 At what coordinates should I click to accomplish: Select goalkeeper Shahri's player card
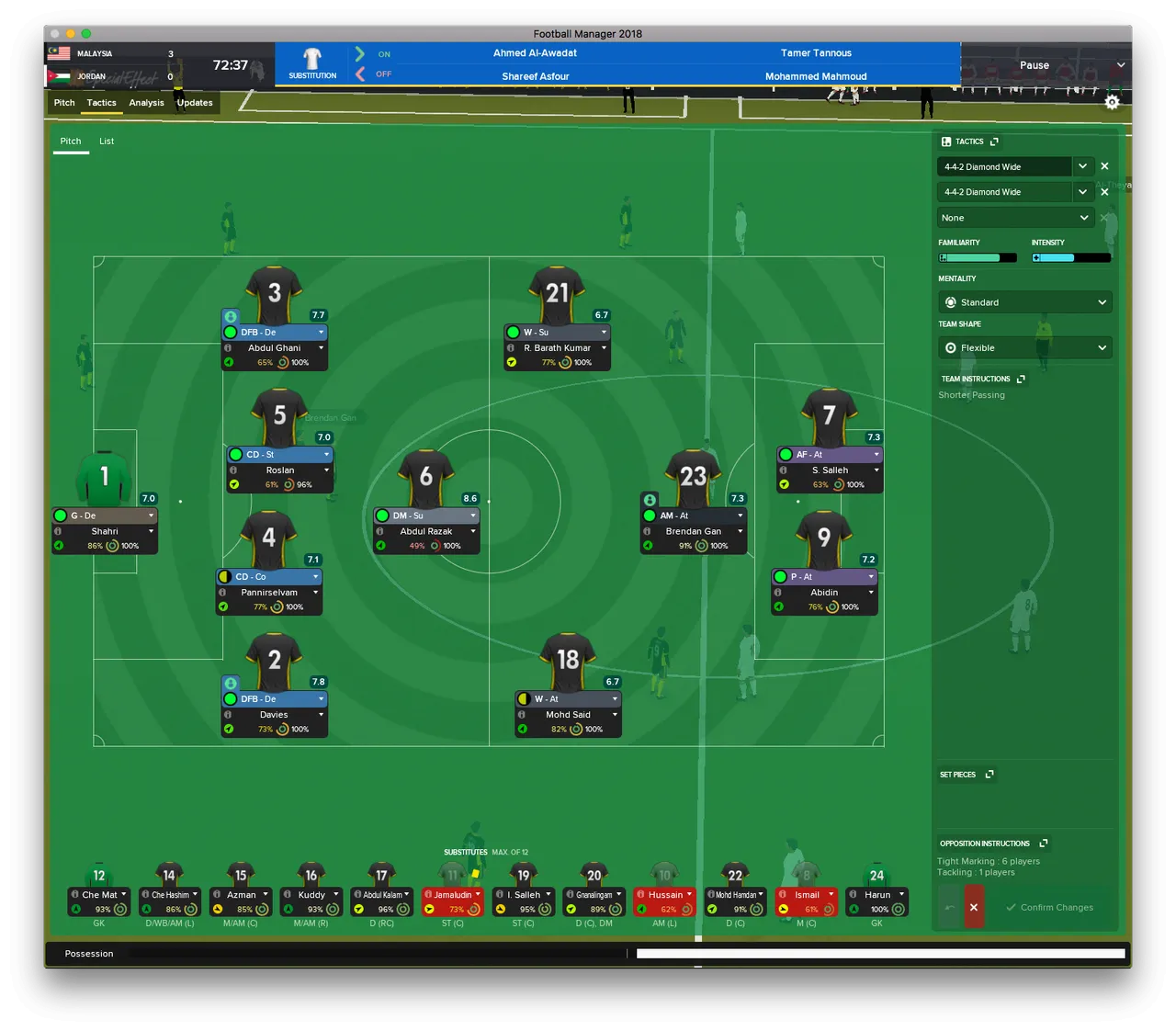point(105,531)
